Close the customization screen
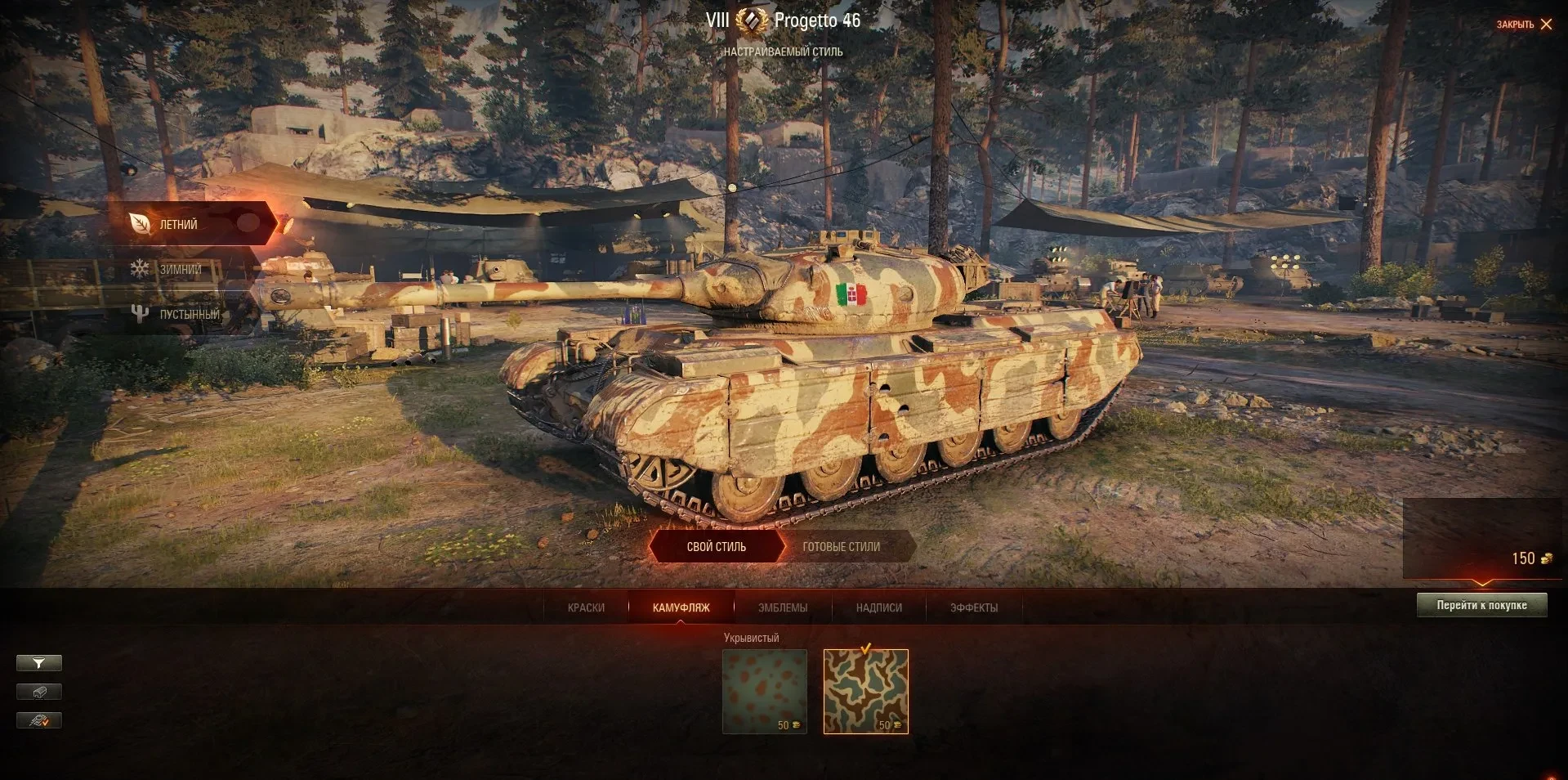 pyautogui.click(x=1525, y=25)
